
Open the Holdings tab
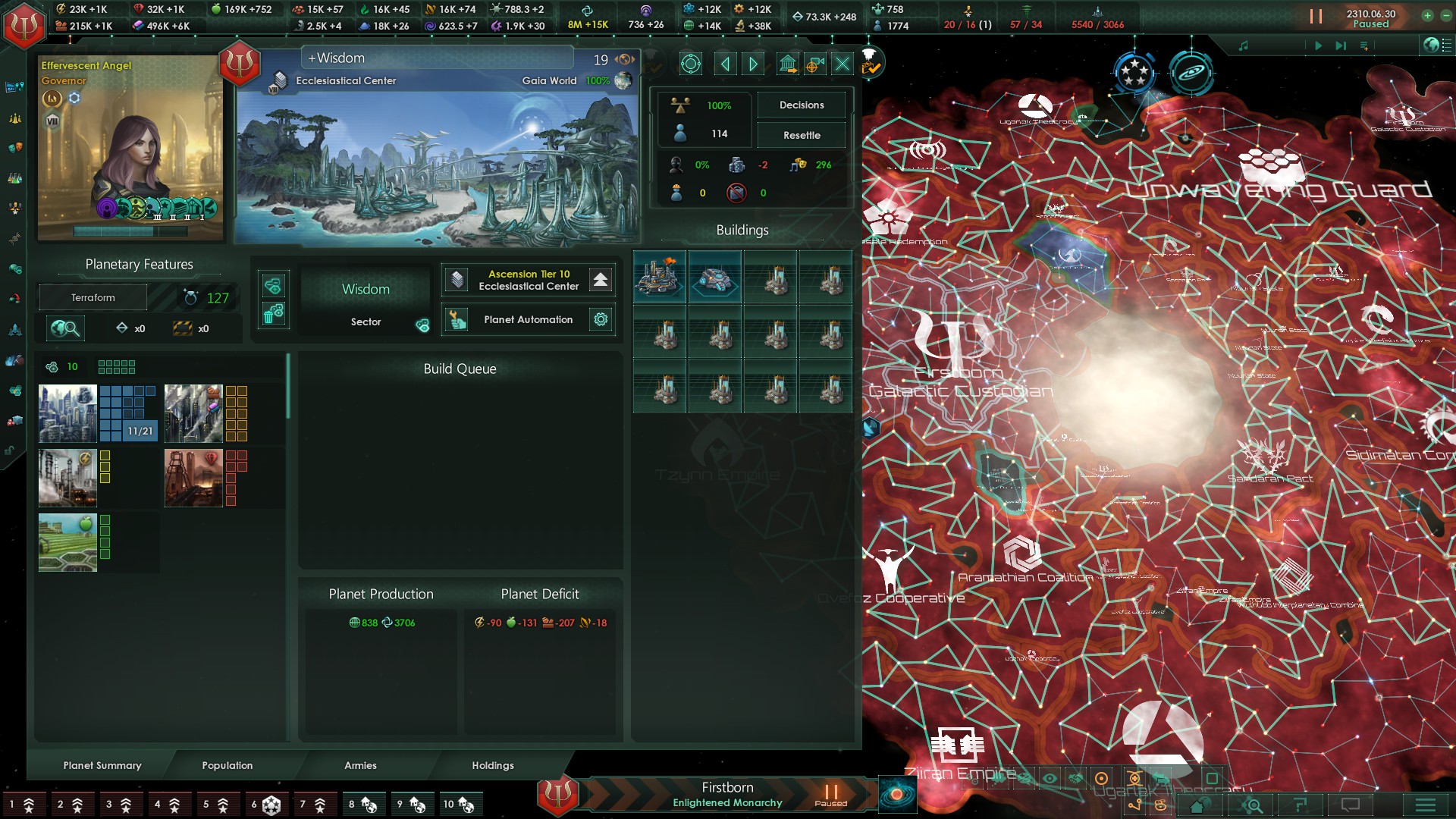click(x=491, y=766)
